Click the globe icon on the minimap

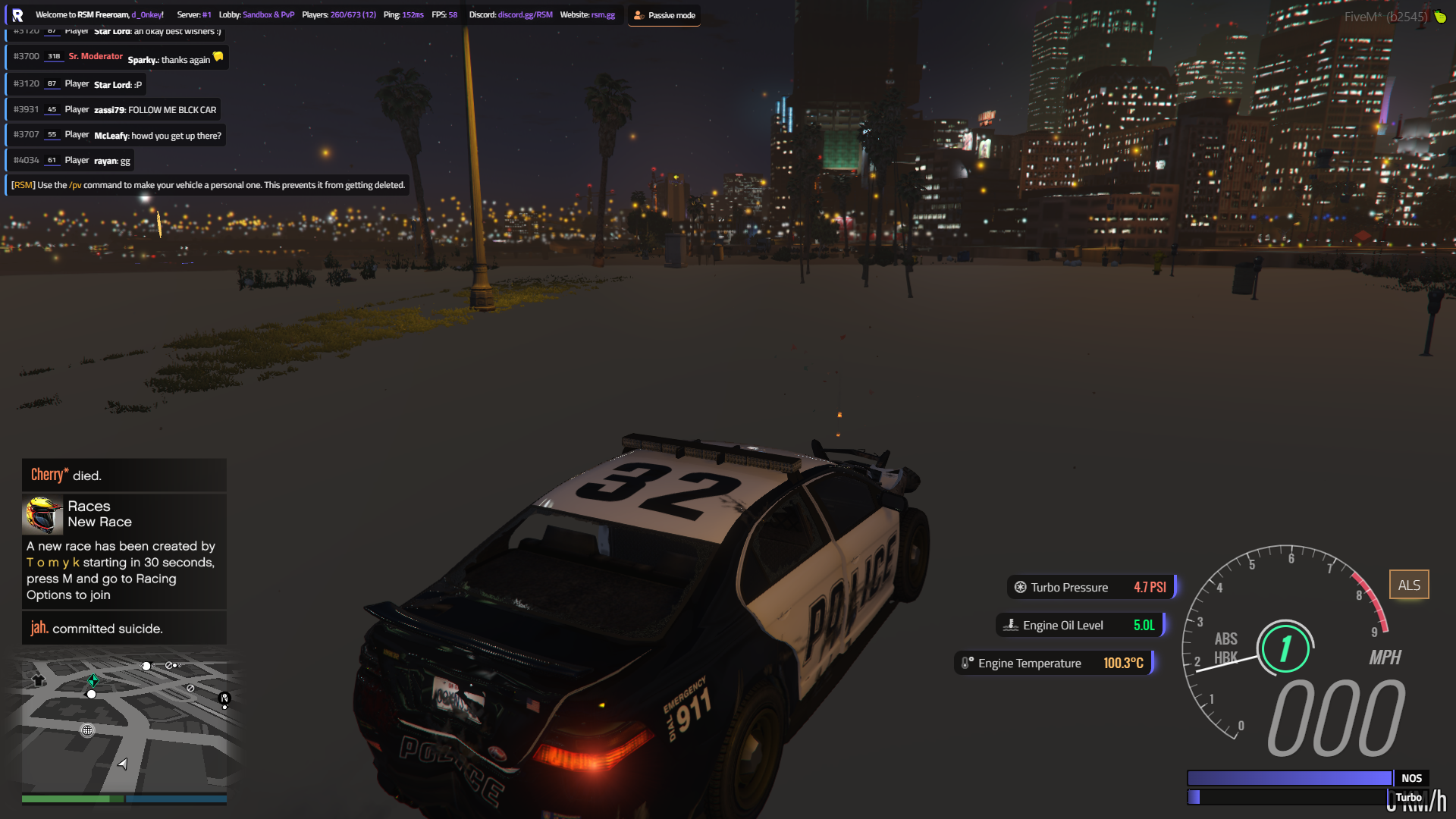(89, 730)
